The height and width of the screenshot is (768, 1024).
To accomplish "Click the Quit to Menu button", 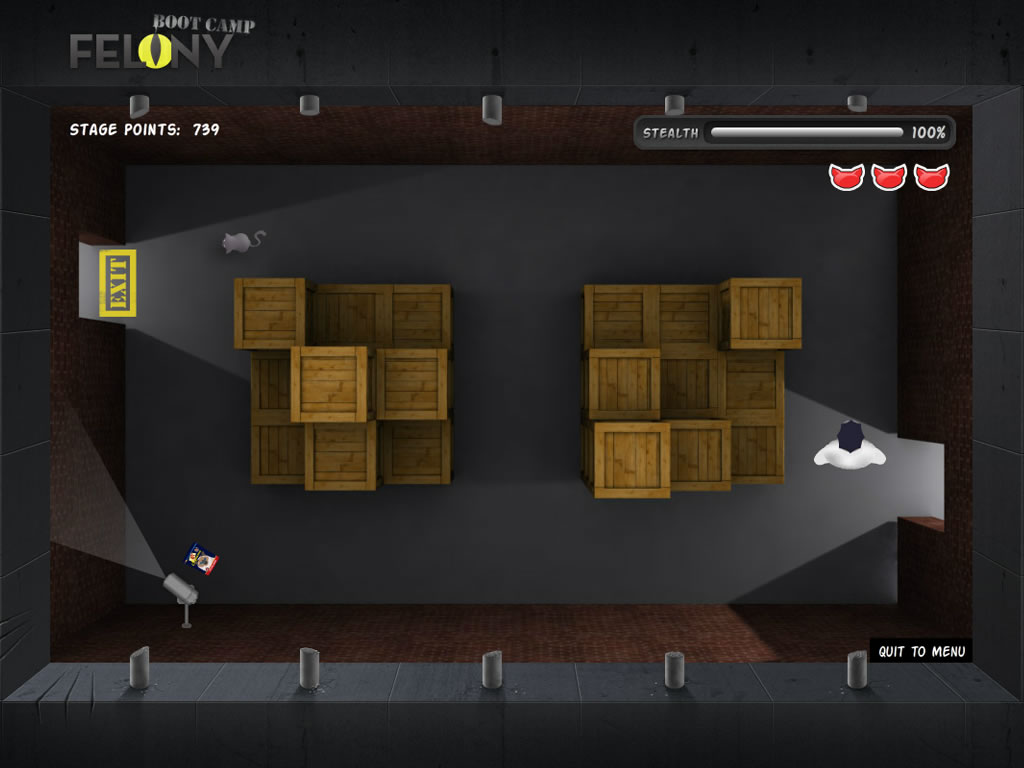I will (921, 652).
